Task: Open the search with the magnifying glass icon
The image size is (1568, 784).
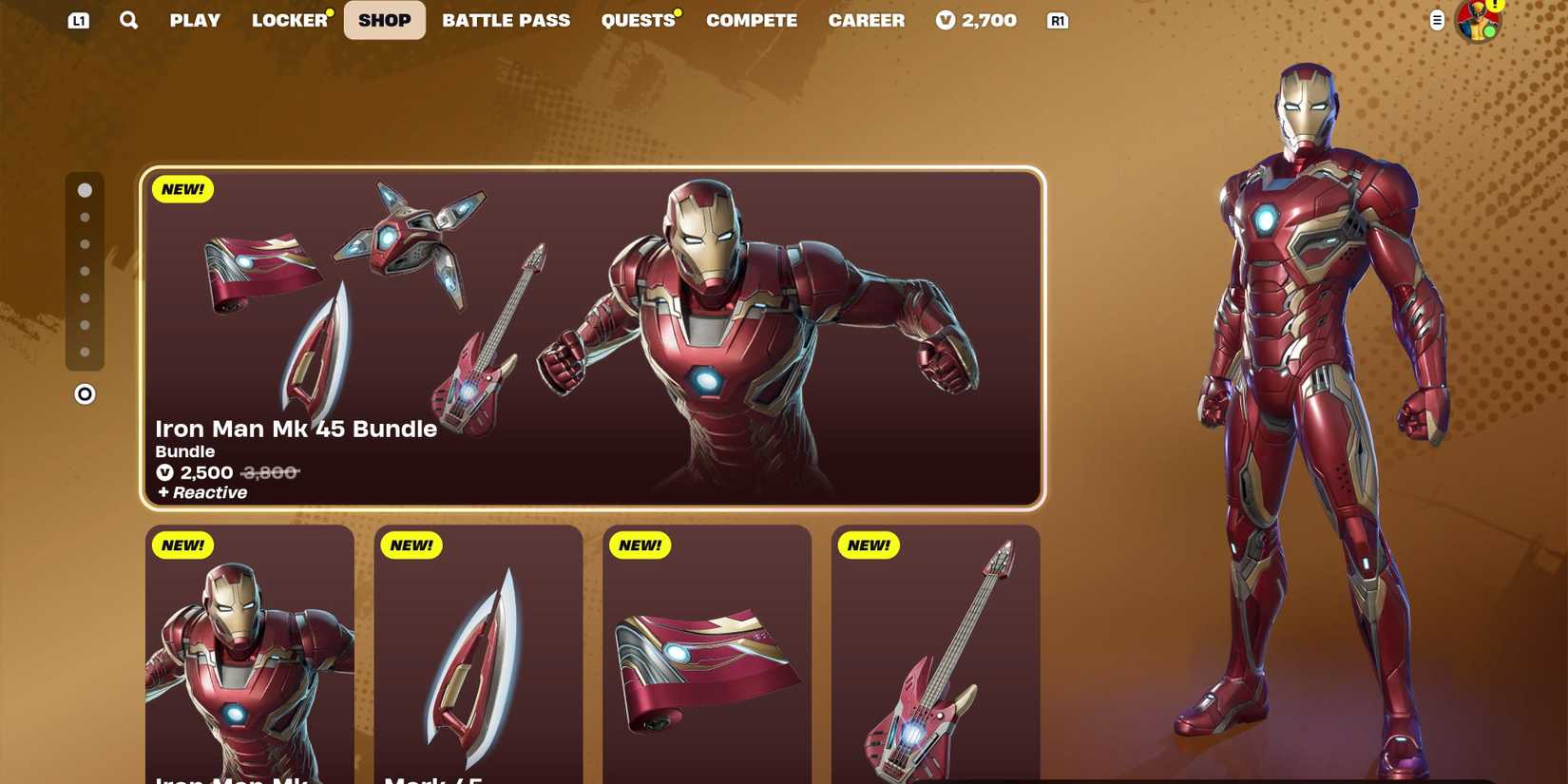Action: [x=128, y=20]
